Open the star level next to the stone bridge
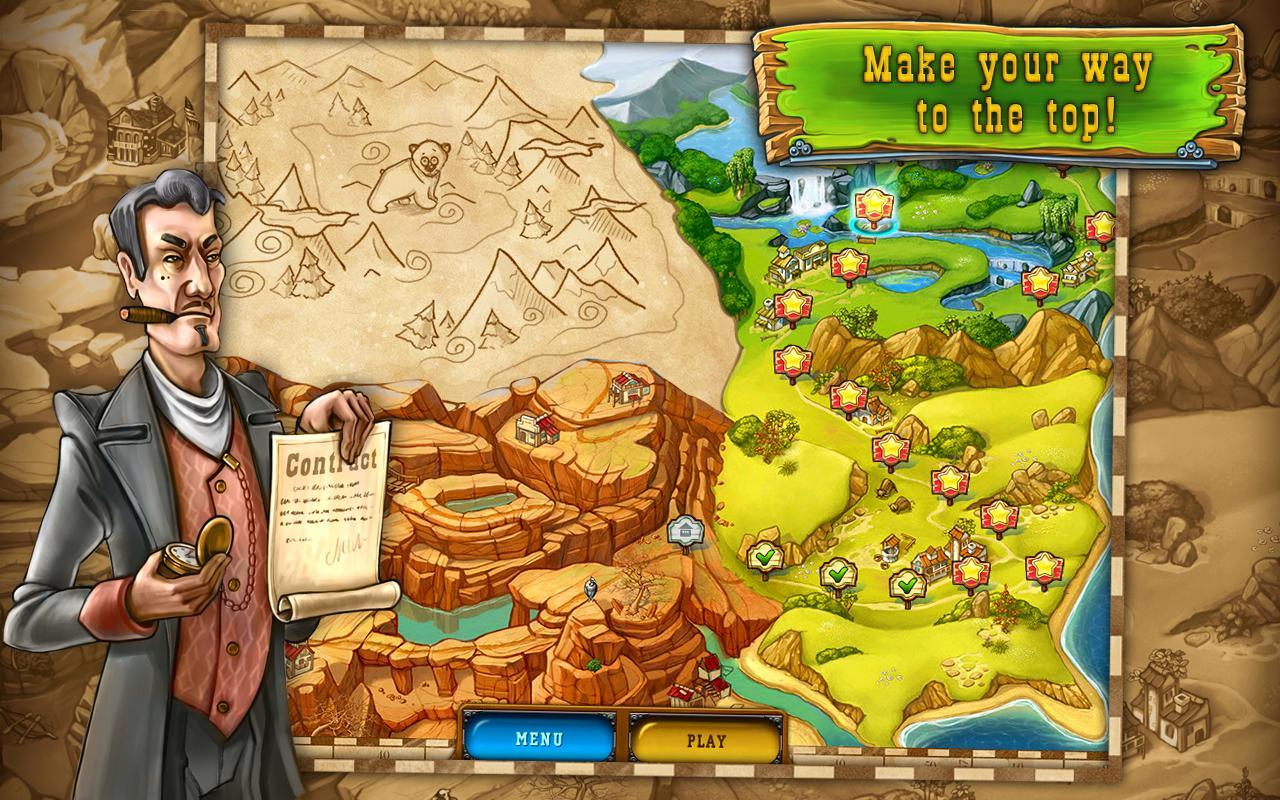The height and width of the screenshot is (800, 1280). pyautogui.click(x=1039, y=280)
